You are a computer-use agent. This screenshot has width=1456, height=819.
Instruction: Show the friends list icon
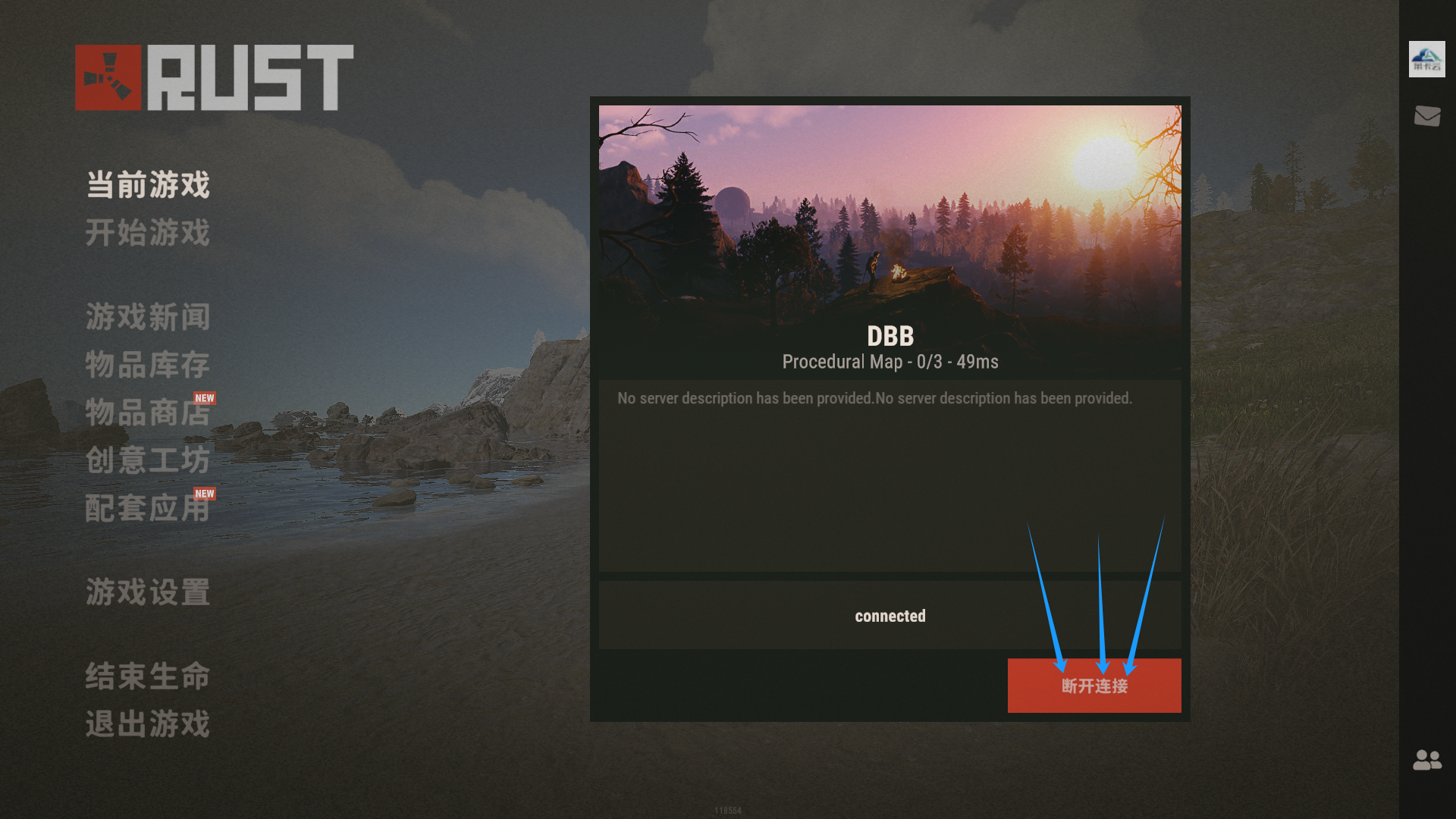[1427, 760]
